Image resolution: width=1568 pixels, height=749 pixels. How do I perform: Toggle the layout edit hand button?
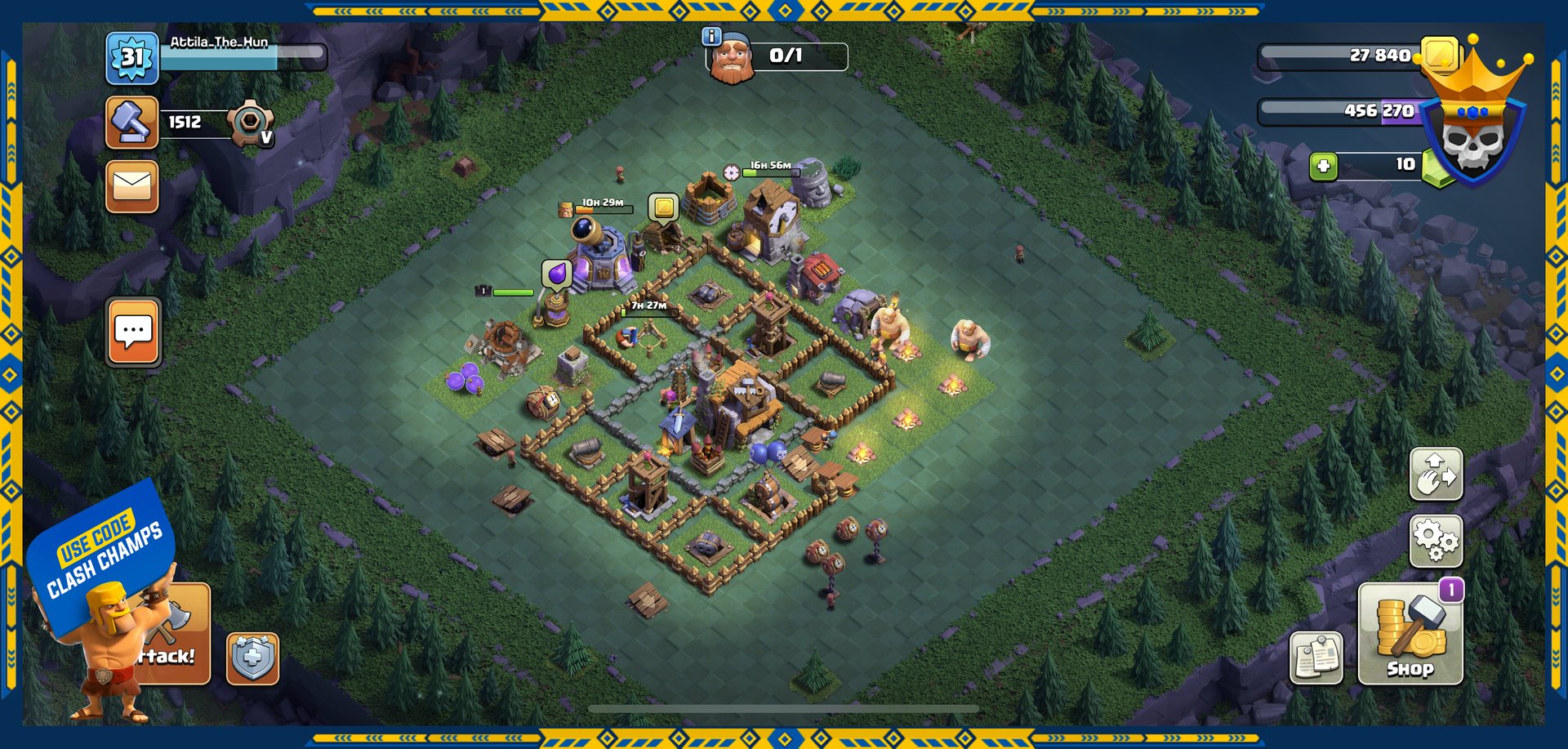[1436, 474]
